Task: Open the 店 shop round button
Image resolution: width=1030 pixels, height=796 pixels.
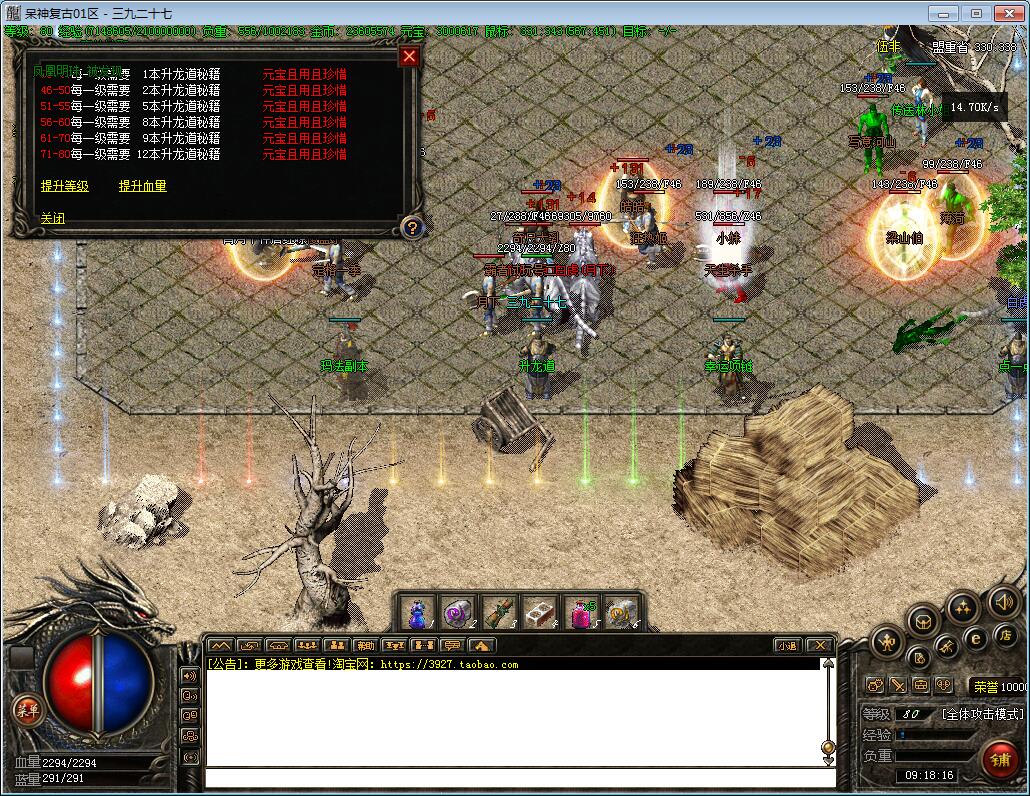Action: 1006,636
